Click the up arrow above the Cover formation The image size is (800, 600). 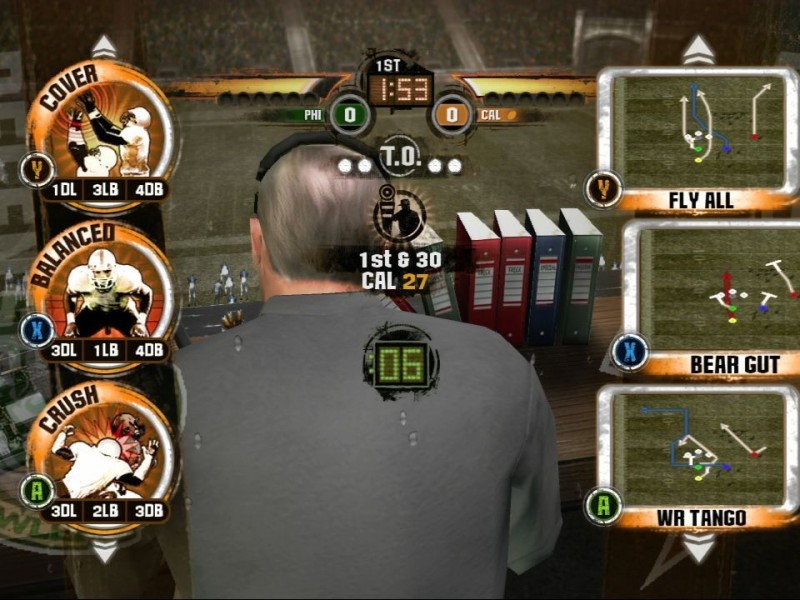point(104,47)
